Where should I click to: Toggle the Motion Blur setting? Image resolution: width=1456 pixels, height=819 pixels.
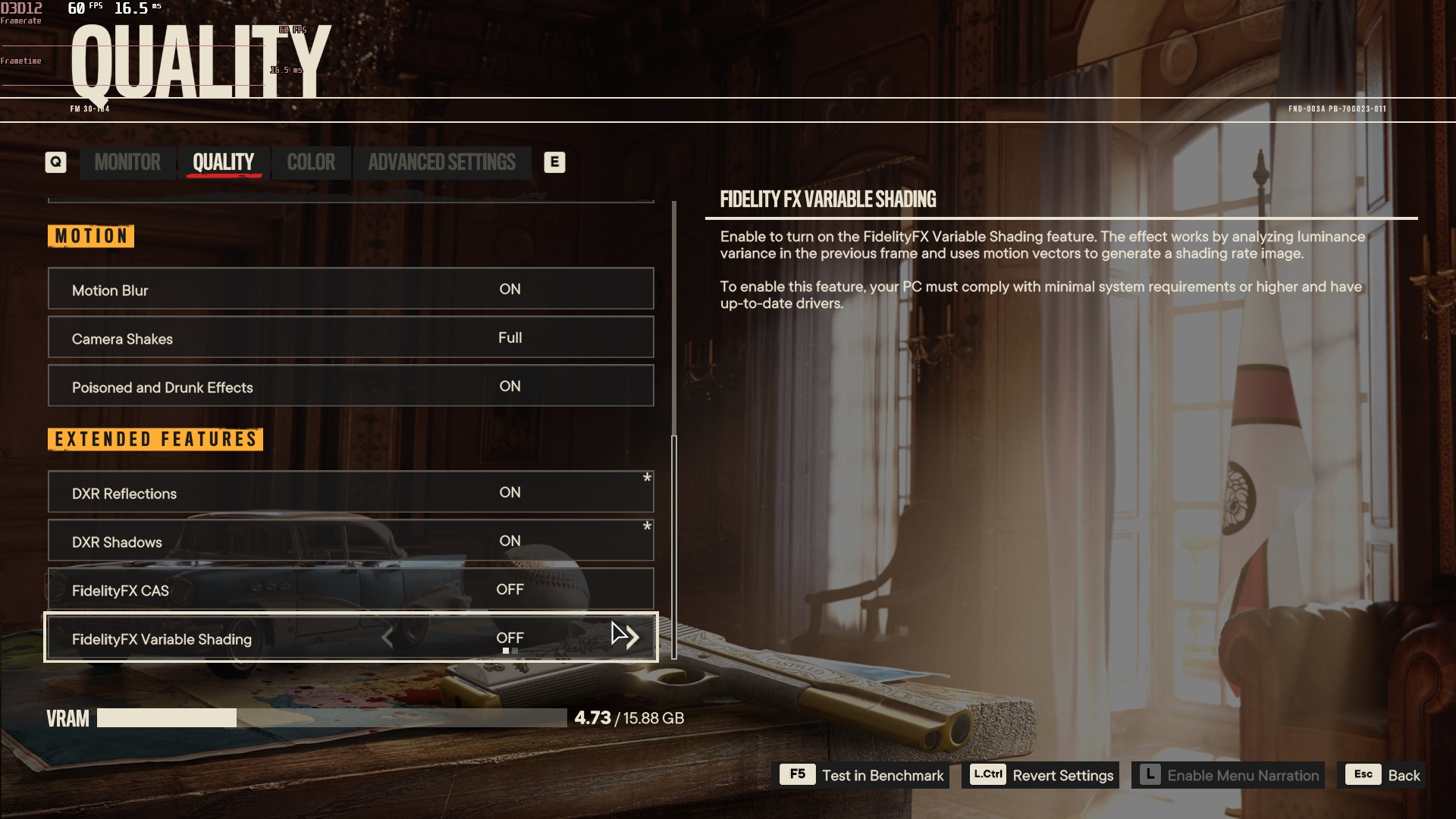point(350,289)
